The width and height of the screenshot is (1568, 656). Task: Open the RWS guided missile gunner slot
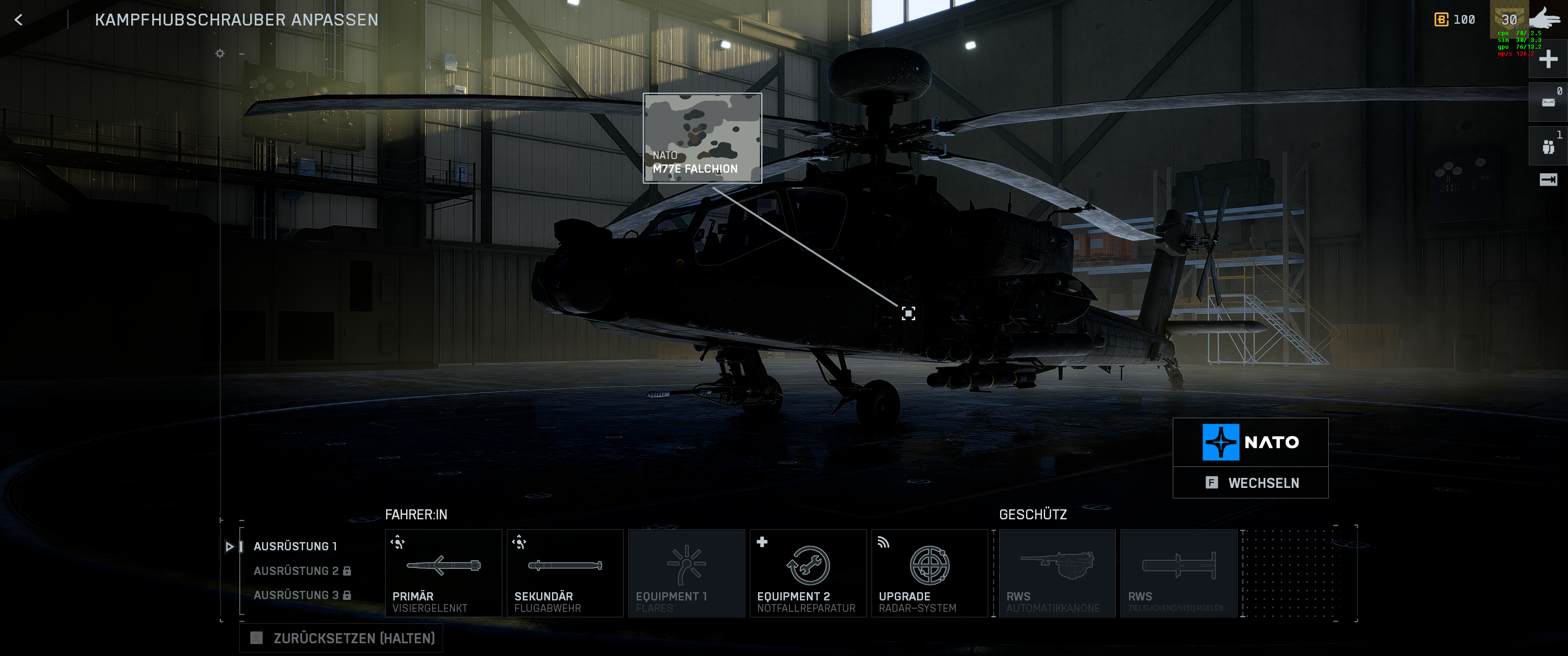[1178, 573]
